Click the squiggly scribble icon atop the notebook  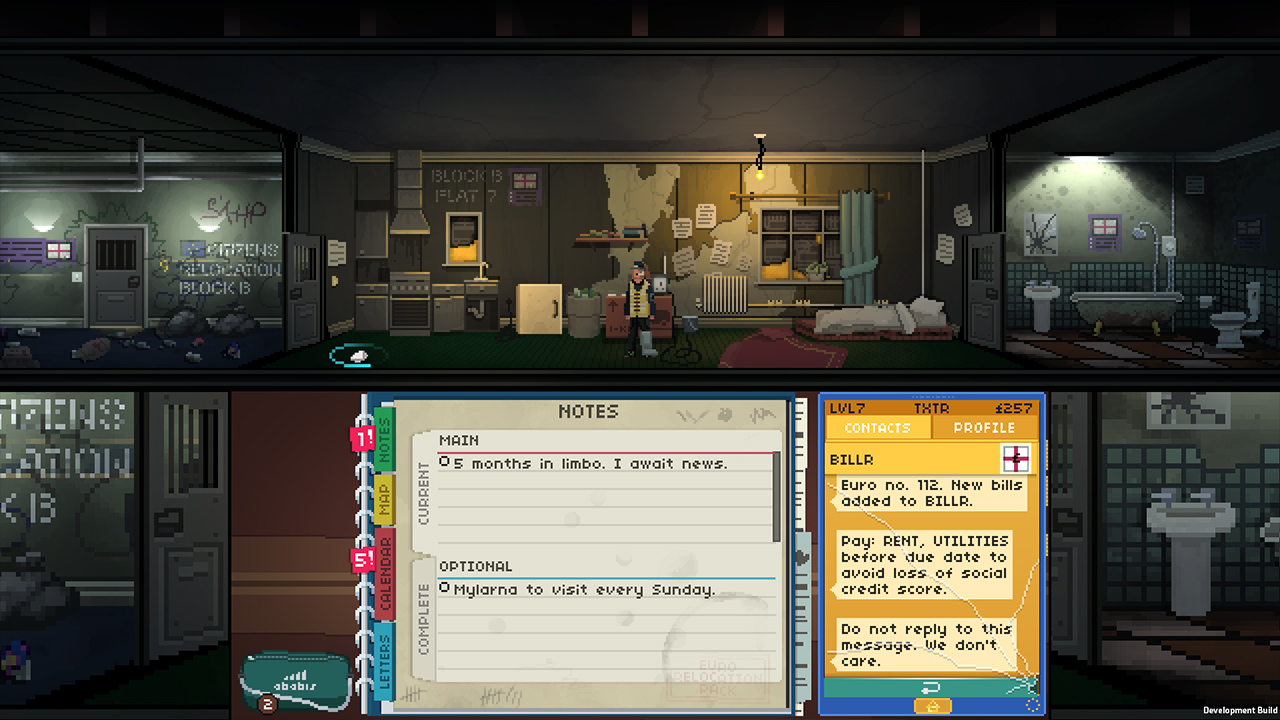[x=764, y=413]
